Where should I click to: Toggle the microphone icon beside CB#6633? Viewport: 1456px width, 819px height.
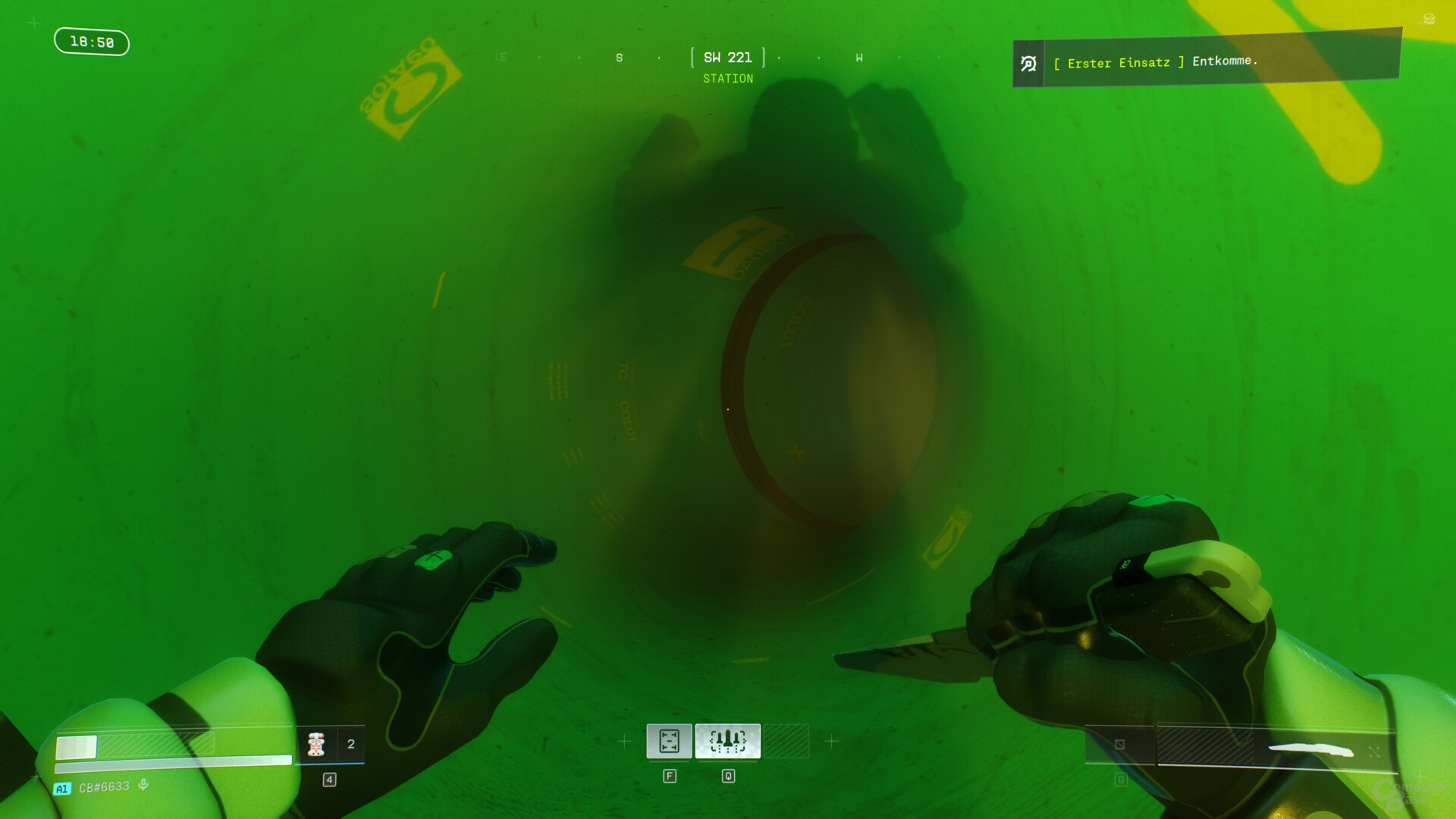click(143, 785)
